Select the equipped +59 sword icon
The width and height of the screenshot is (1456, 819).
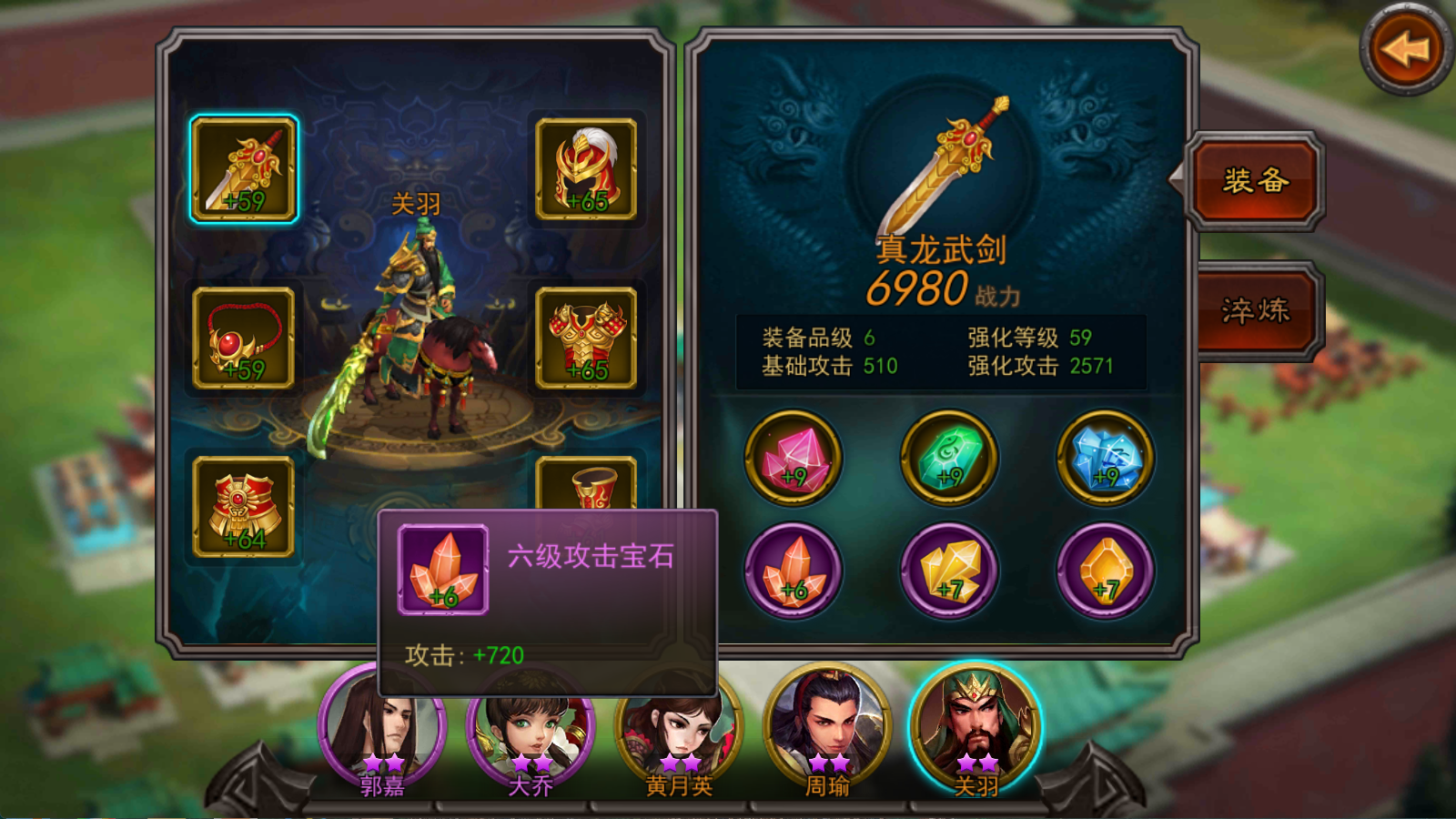[246, 168]
